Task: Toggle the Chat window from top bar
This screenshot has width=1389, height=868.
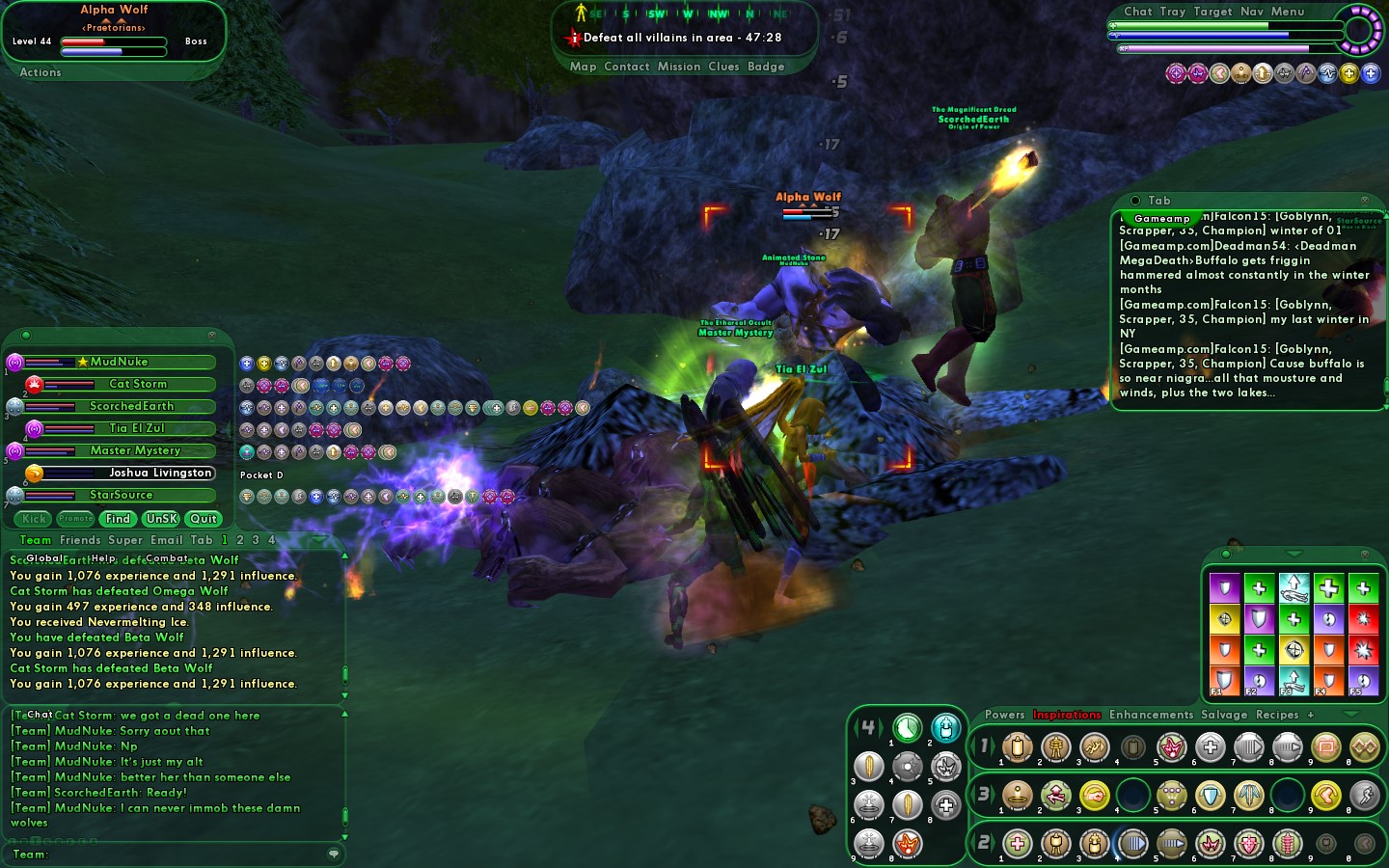Action: pyautogui.click(x=1137, y=12)
